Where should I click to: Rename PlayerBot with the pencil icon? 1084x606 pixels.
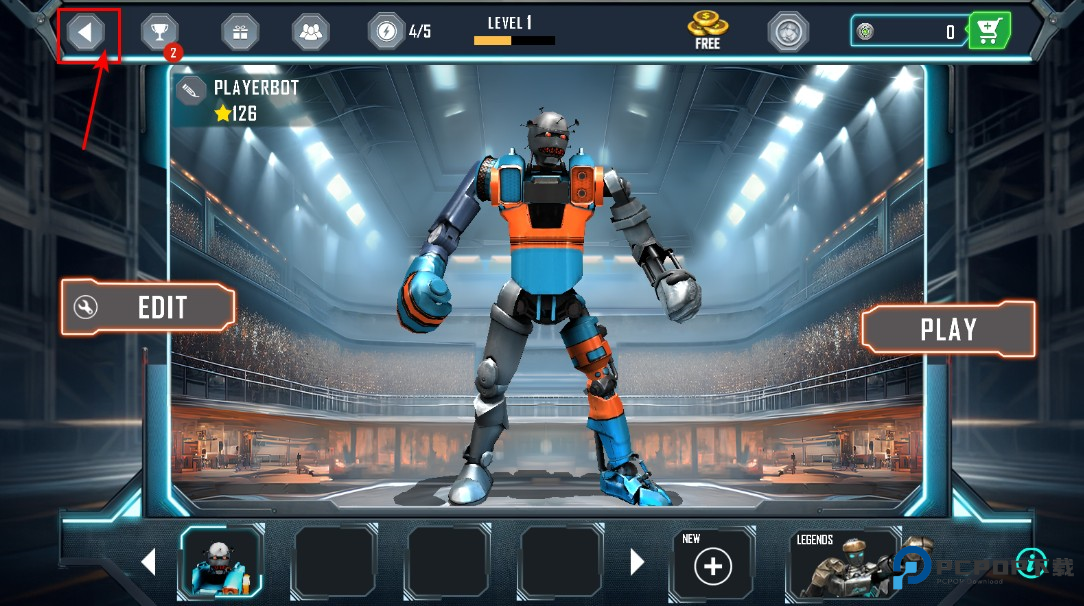coord(190,91)
